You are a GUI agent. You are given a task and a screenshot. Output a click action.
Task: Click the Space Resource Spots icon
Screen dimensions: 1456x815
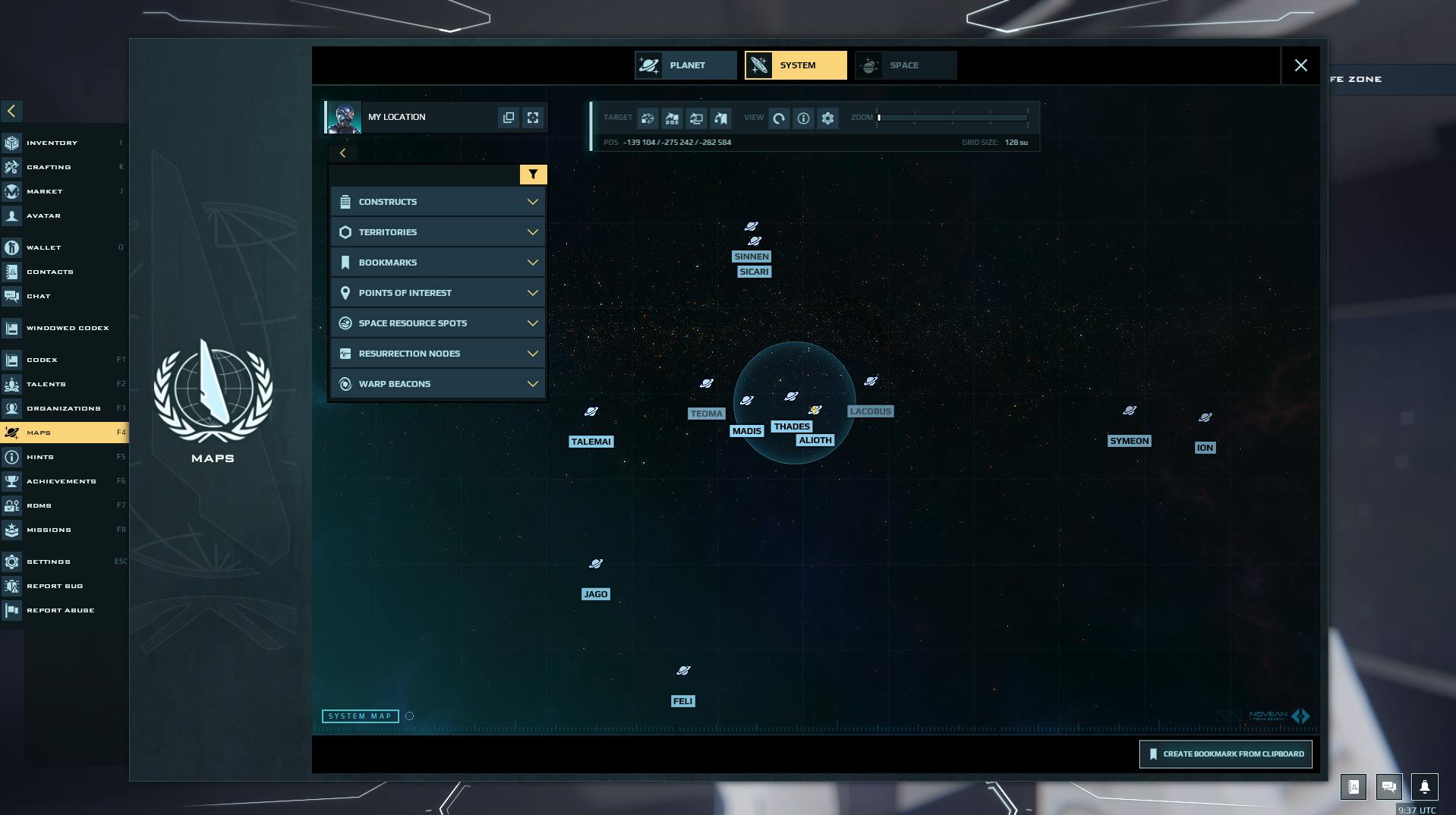(346, 323)
